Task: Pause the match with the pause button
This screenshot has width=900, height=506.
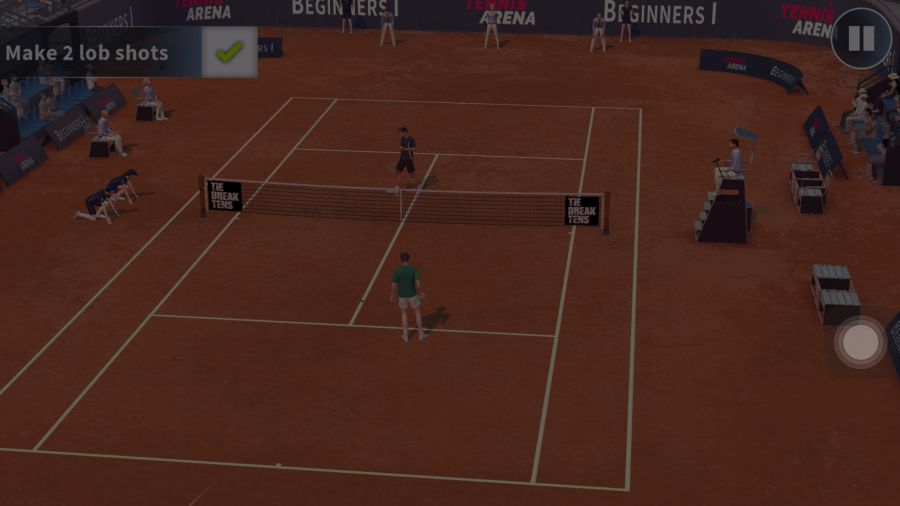Action: click(861, 39)
